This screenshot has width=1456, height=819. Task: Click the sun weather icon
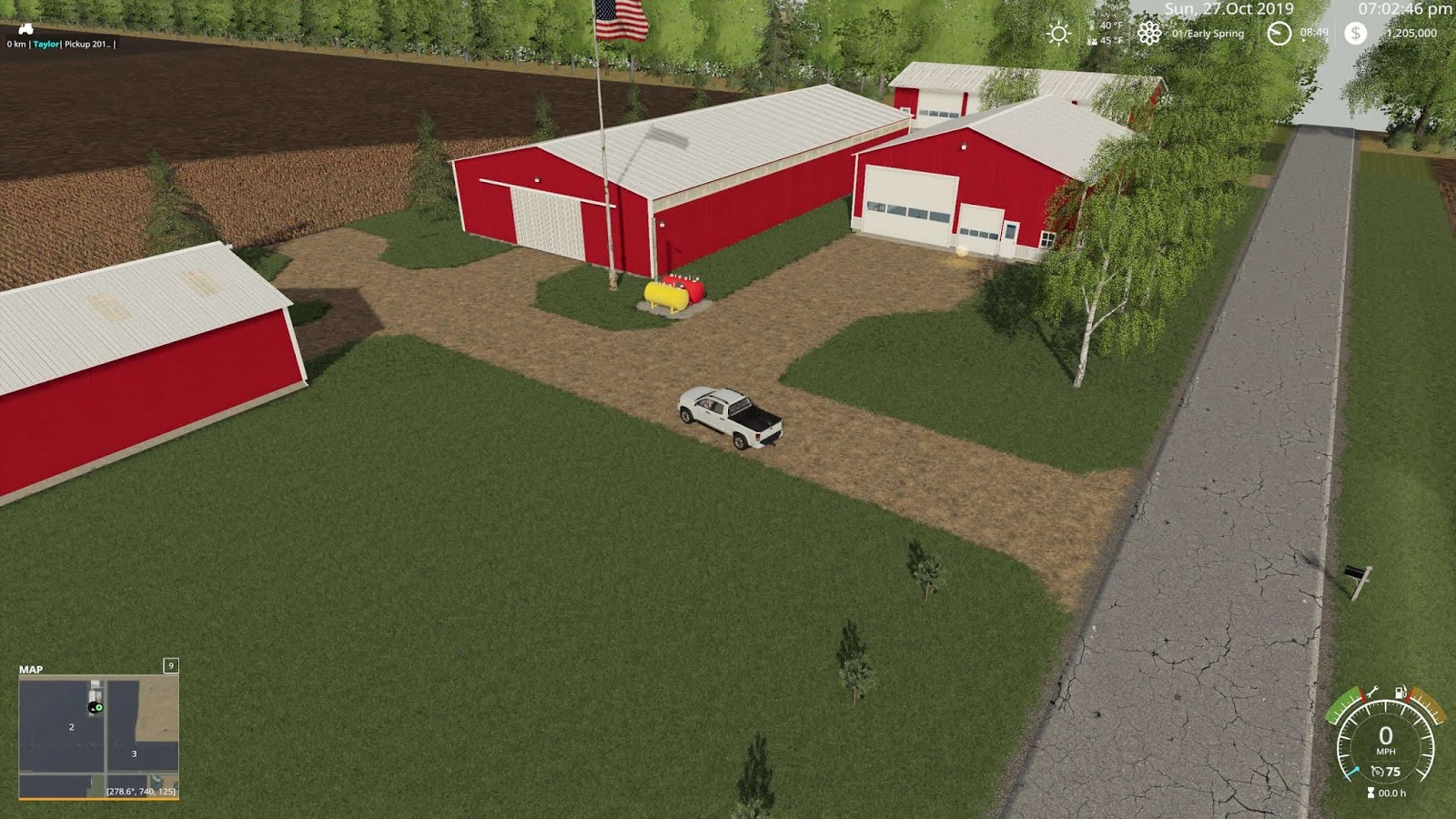pyautogui.click(x=1058, y=33)
